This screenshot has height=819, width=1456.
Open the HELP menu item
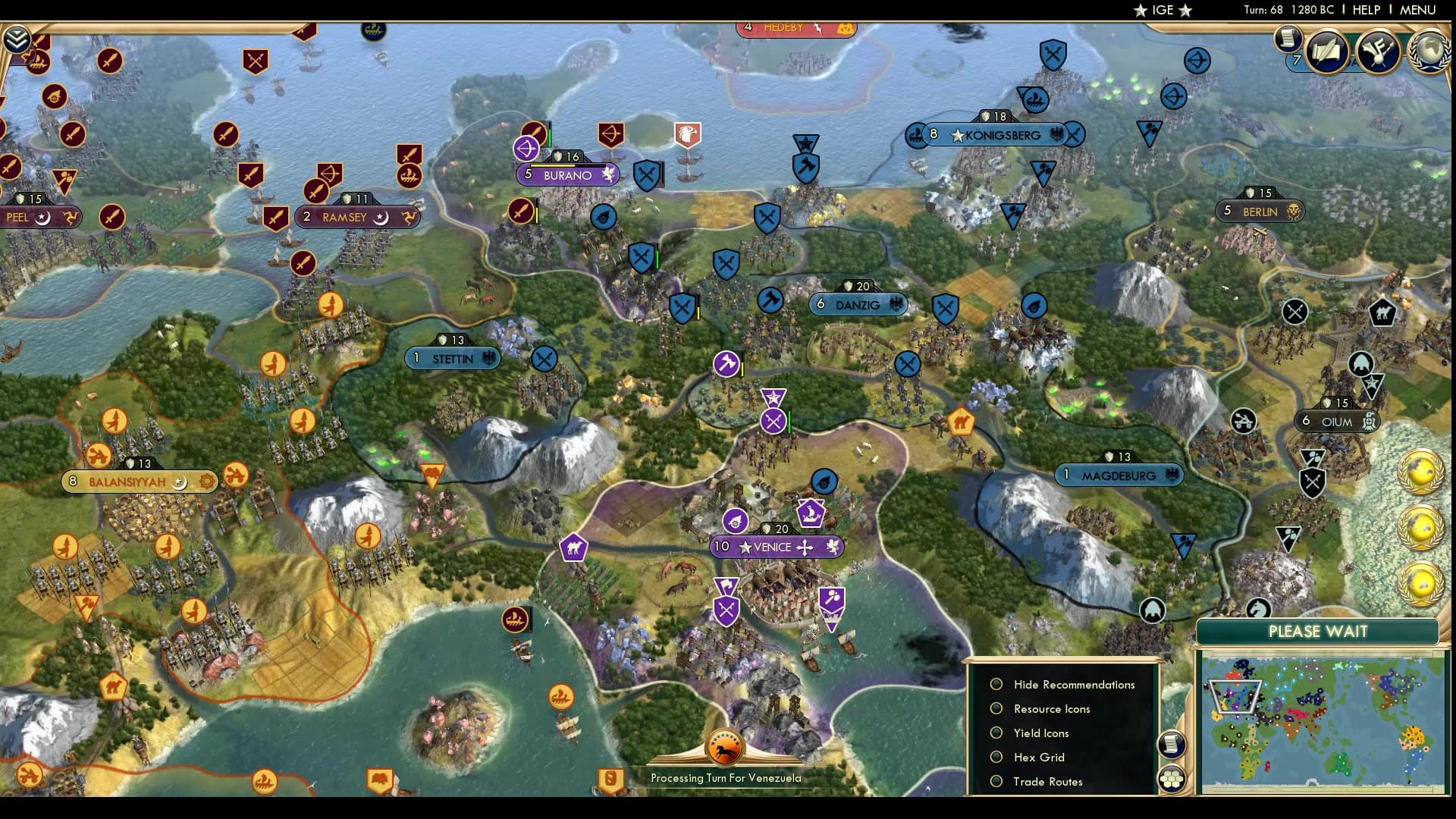pos(1365,10)
